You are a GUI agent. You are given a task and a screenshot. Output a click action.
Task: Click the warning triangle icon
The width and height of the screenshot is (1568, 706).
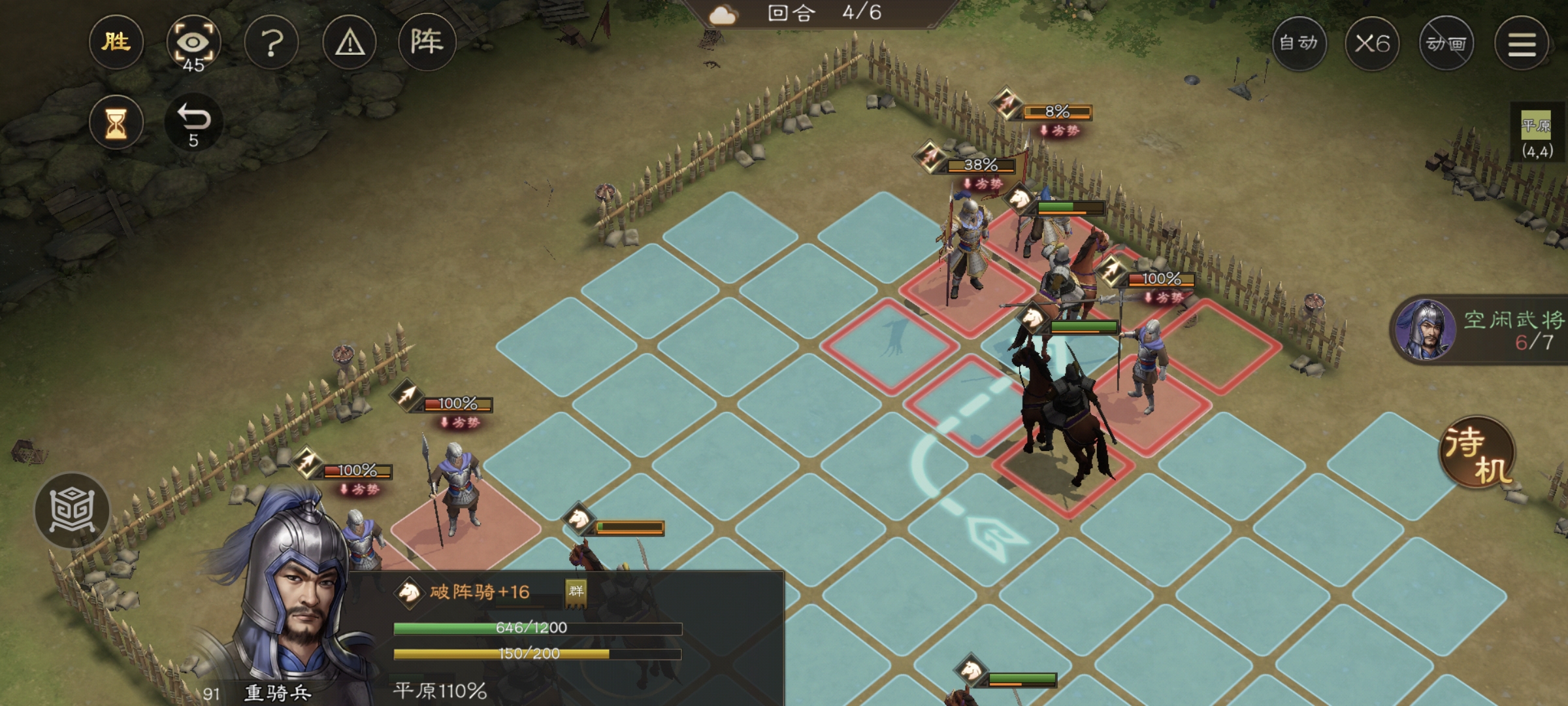pos(350,44)
